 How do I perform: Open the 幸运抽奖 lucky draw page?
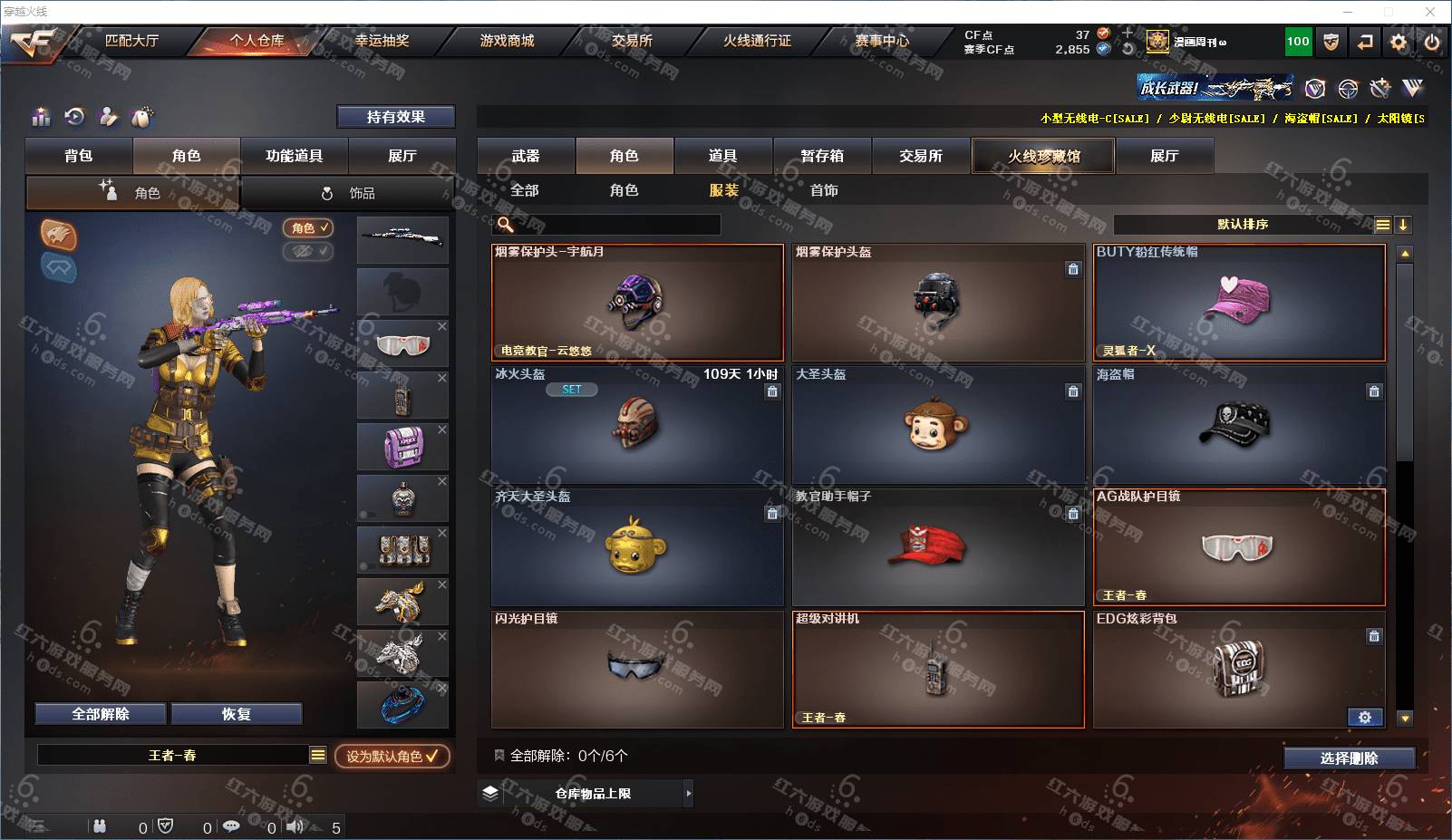tap(382, 41)
